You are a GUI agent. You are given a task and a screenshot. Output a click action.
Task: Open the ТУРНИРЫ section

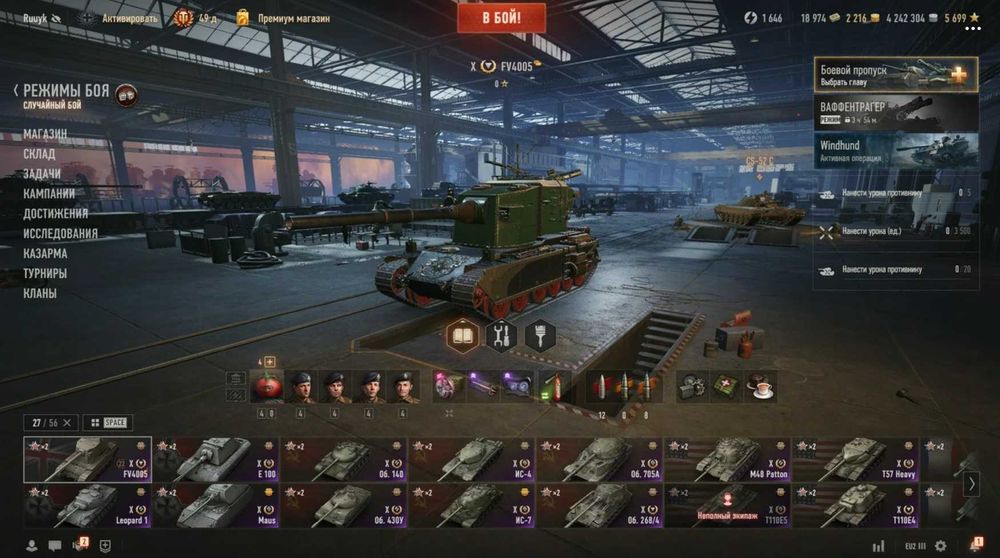pos(46,273)
